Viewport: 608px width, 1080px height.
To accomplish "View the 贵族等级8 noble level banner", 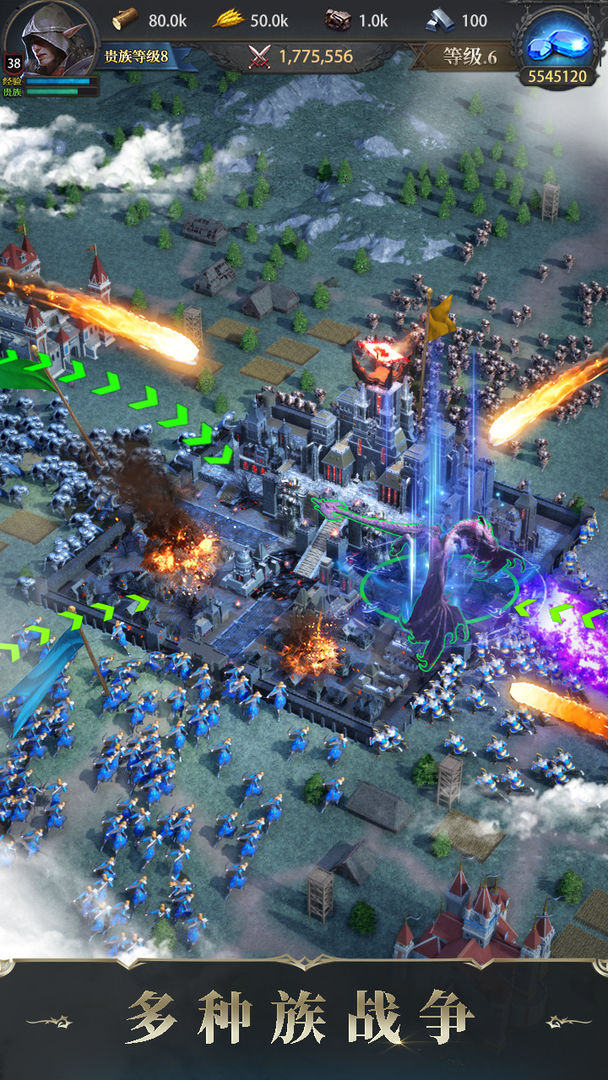I will tap(137, 56).
